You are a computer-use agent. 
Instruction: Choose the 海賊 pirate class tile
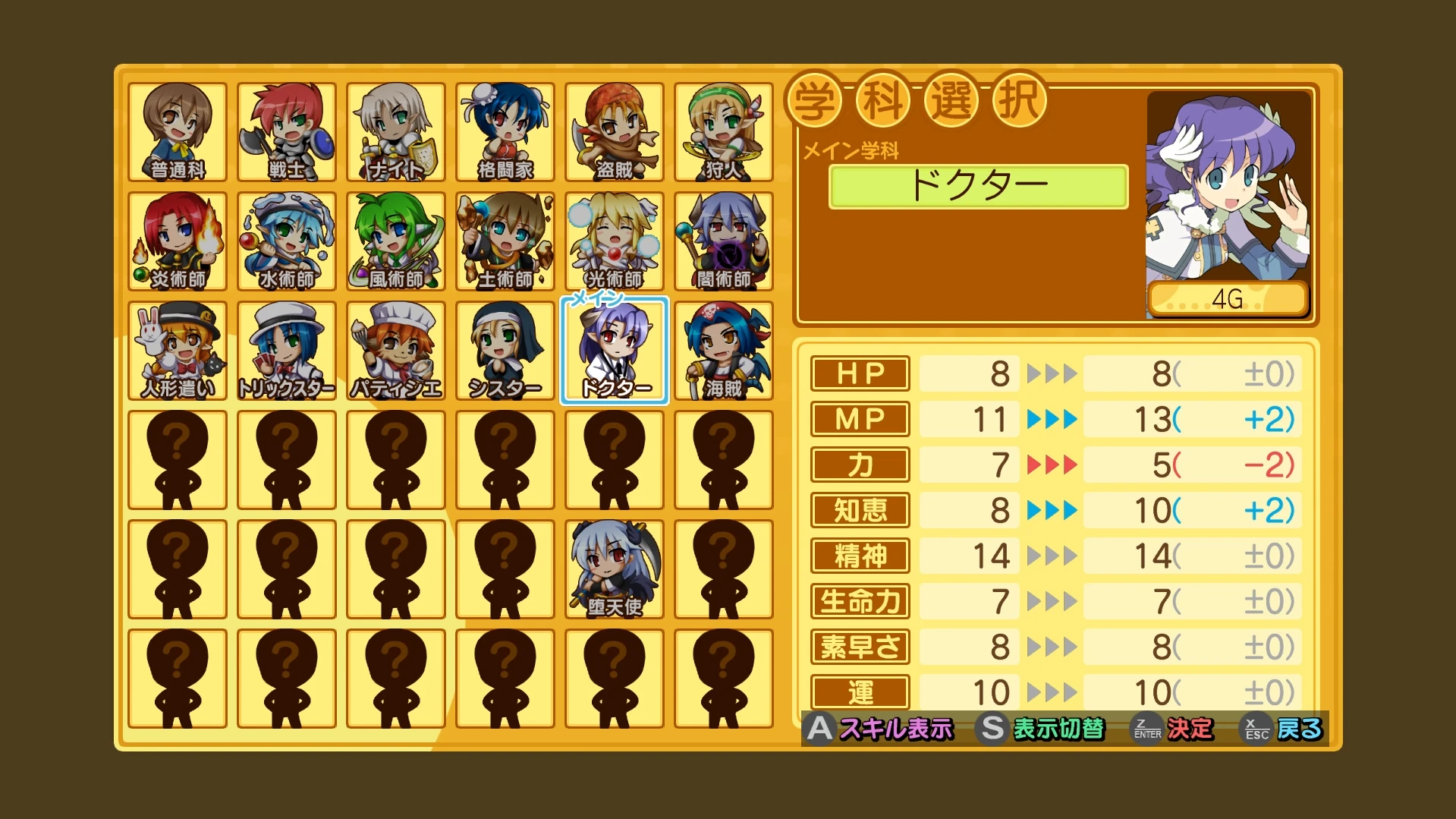coord(724,351)
